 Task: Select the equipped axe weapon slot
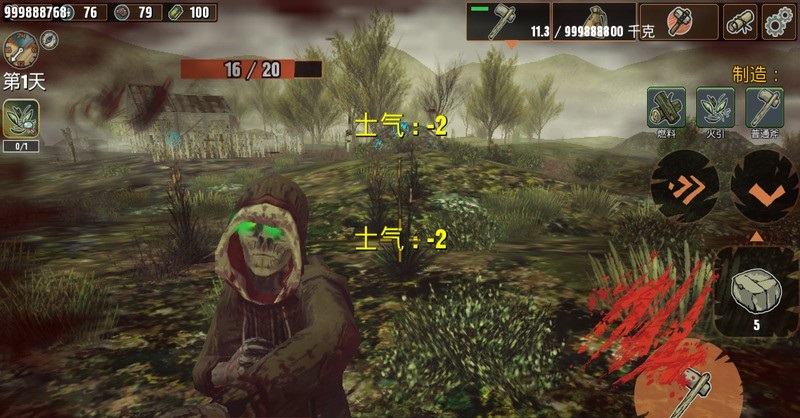507,22
